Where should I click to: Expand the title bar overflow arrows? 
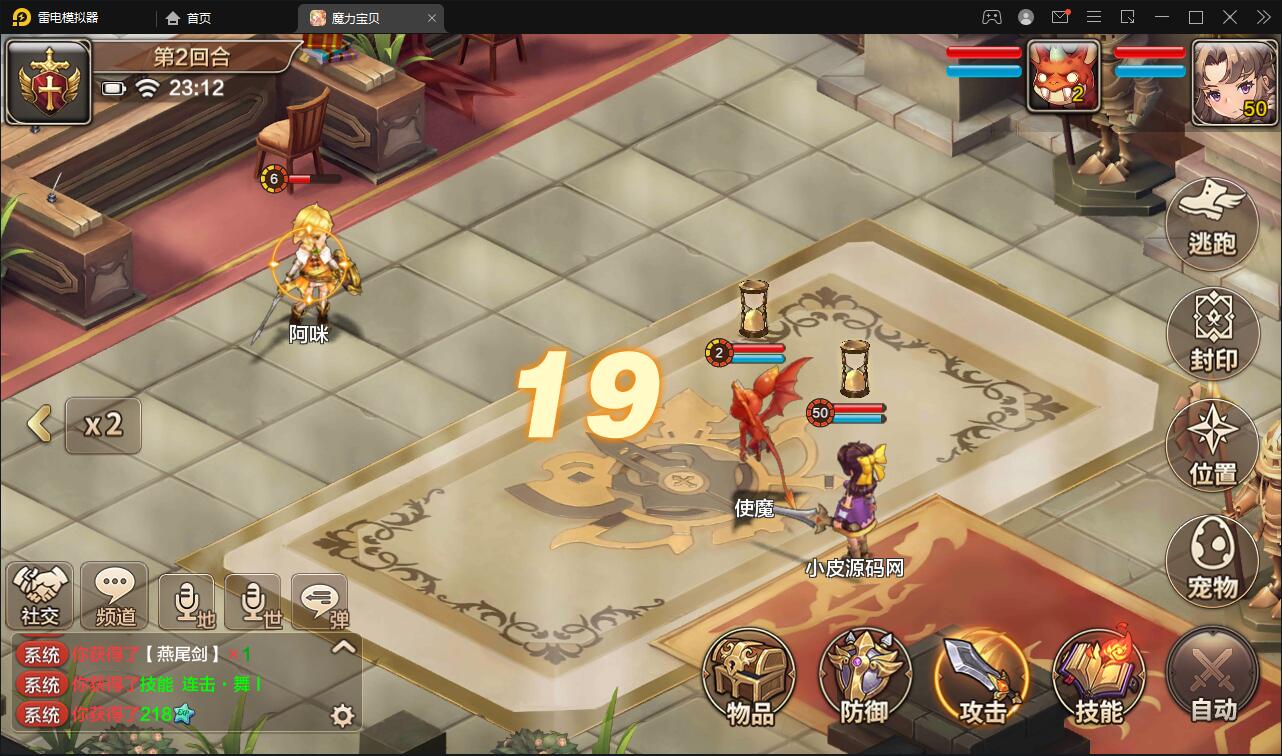pos(1262,17)
